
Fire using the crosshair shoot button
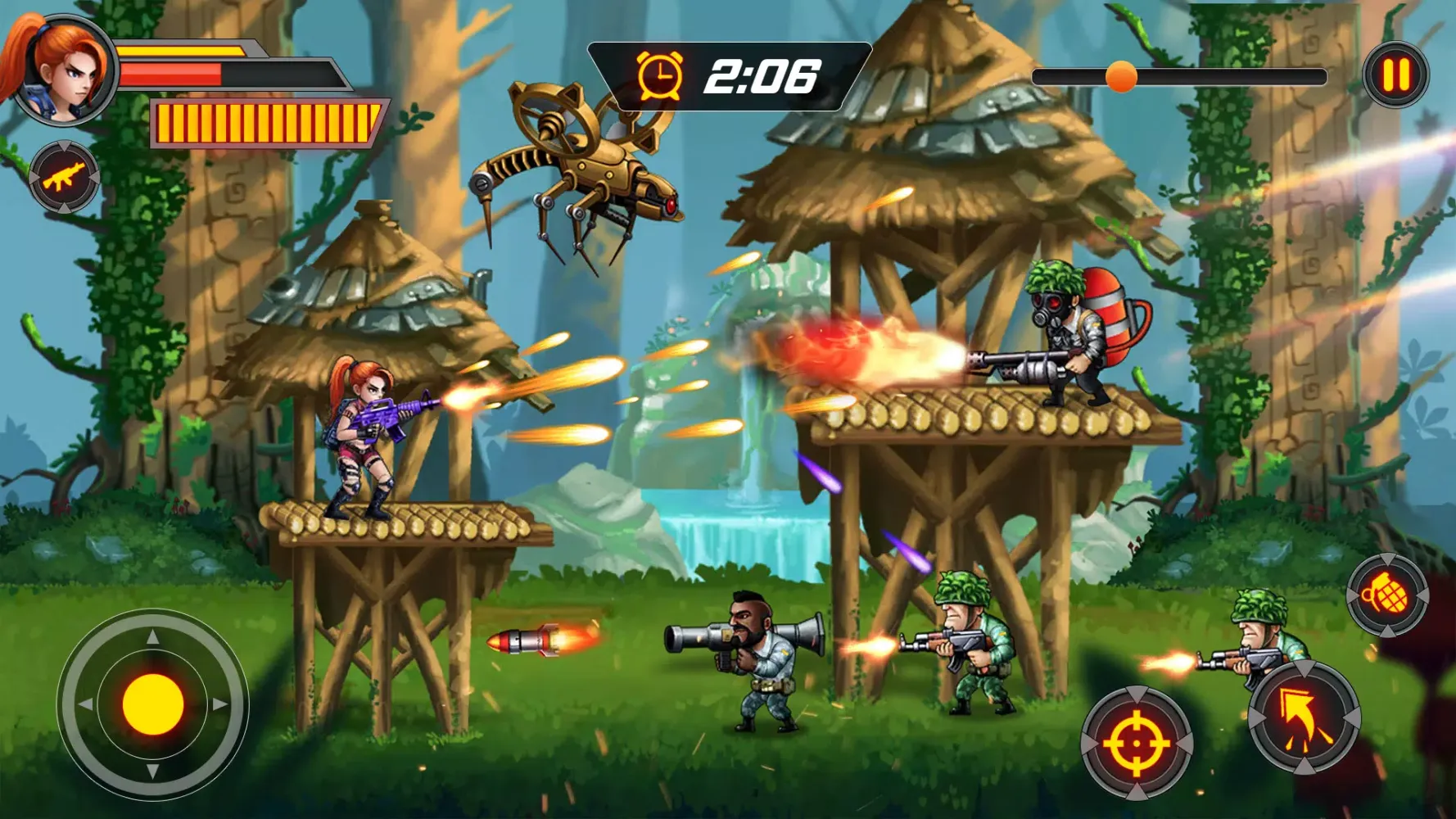pos(1137,743)
